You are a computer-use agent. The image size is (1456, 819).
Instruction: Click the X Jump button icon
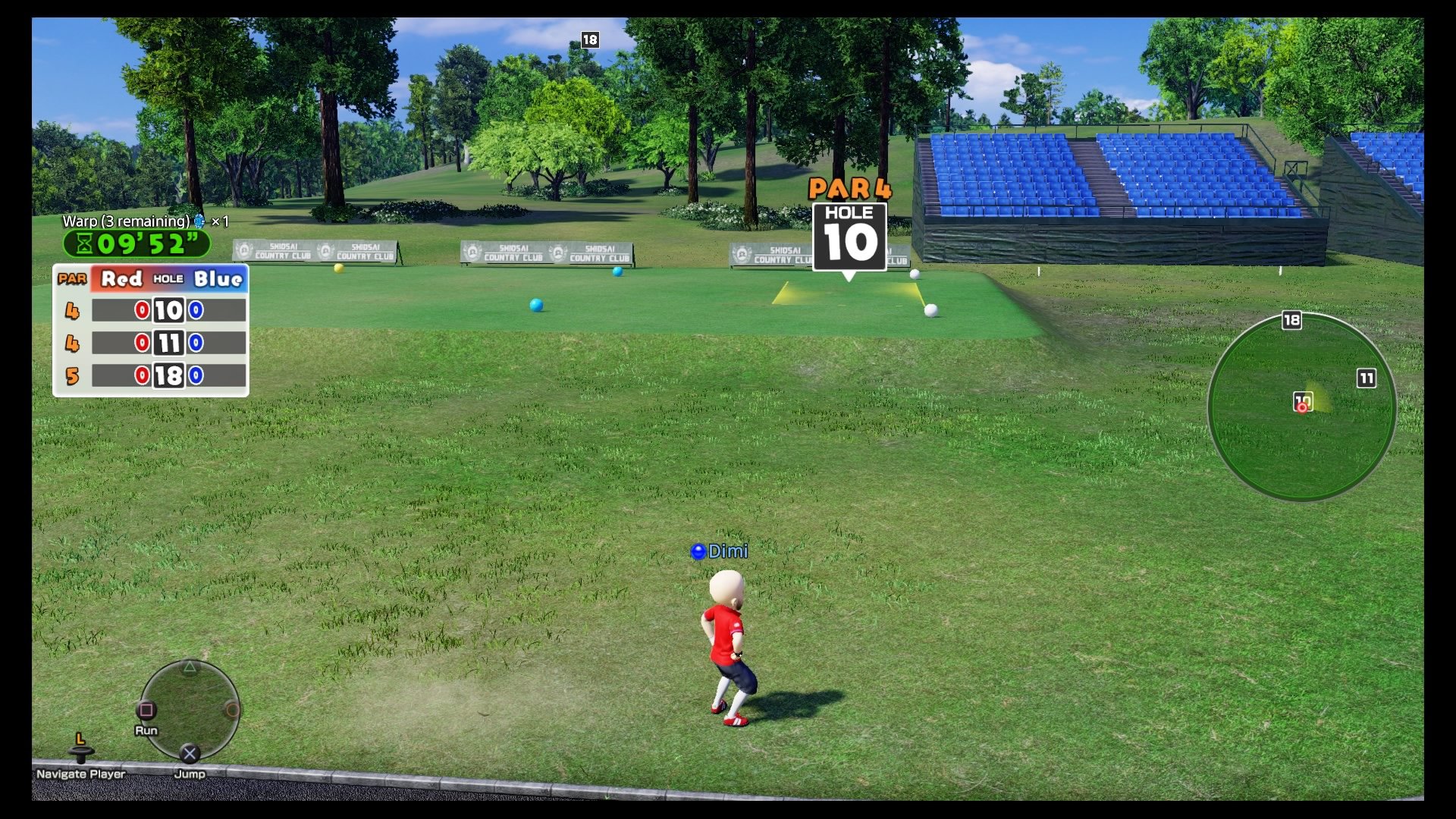188,753
